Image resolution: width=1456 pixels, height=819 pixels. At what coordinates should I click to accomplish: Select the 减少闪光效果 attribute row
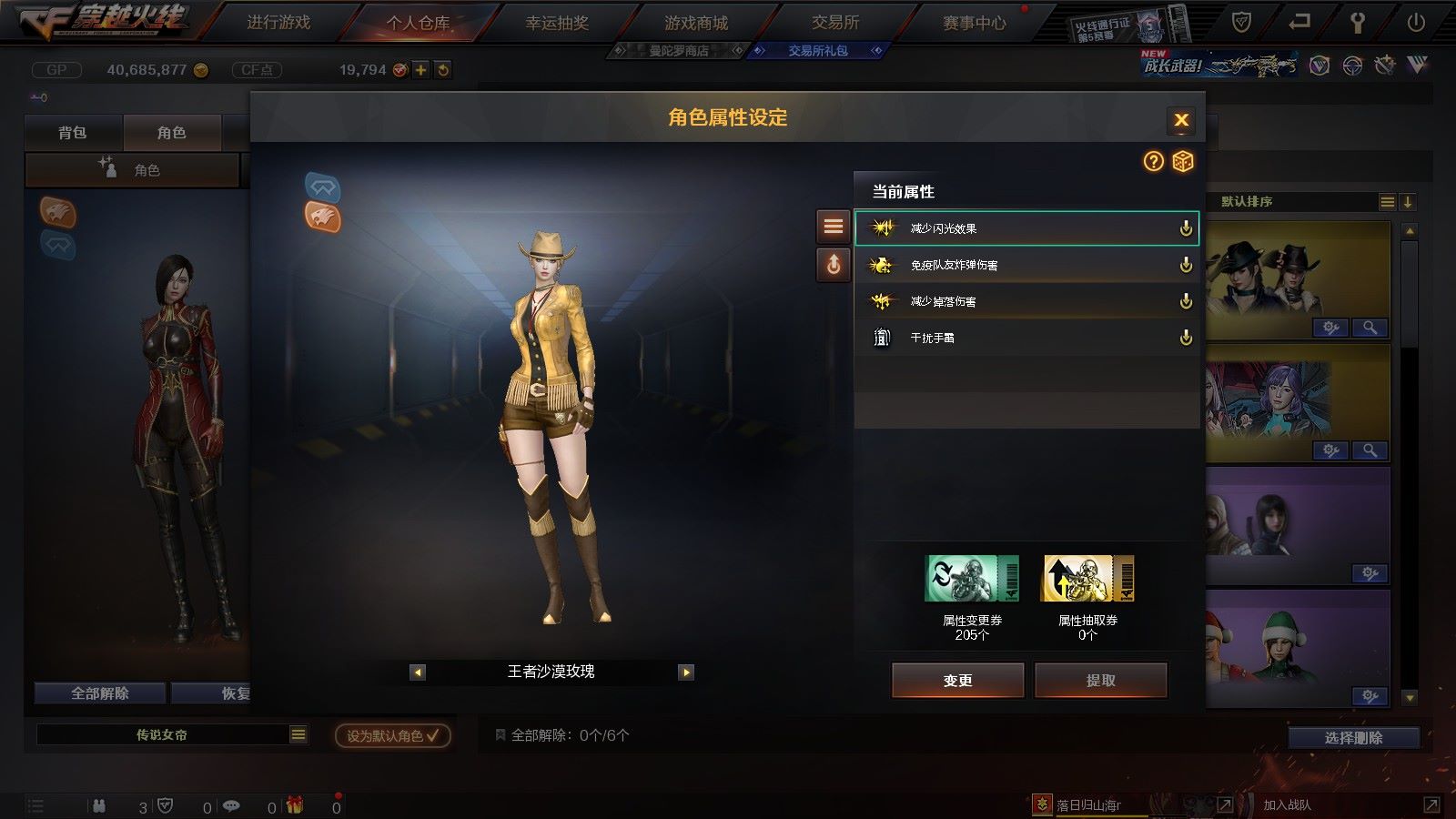[1026, 228]
